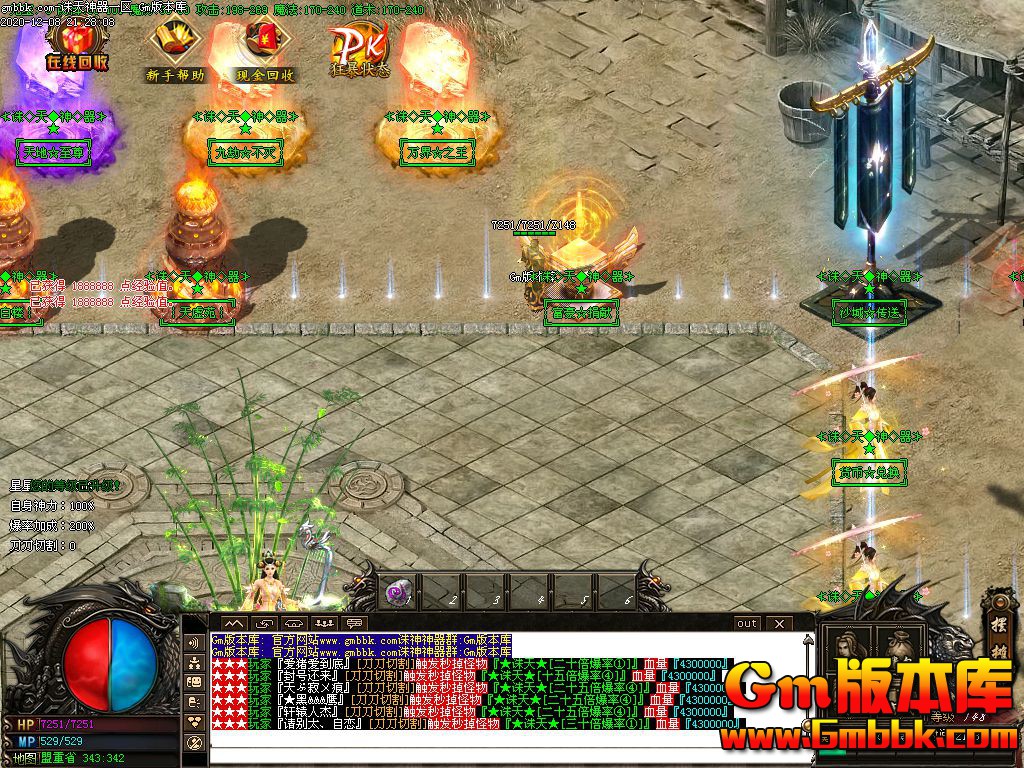Select the purple swirl item in hotbar slot 1

pos(397,593)
